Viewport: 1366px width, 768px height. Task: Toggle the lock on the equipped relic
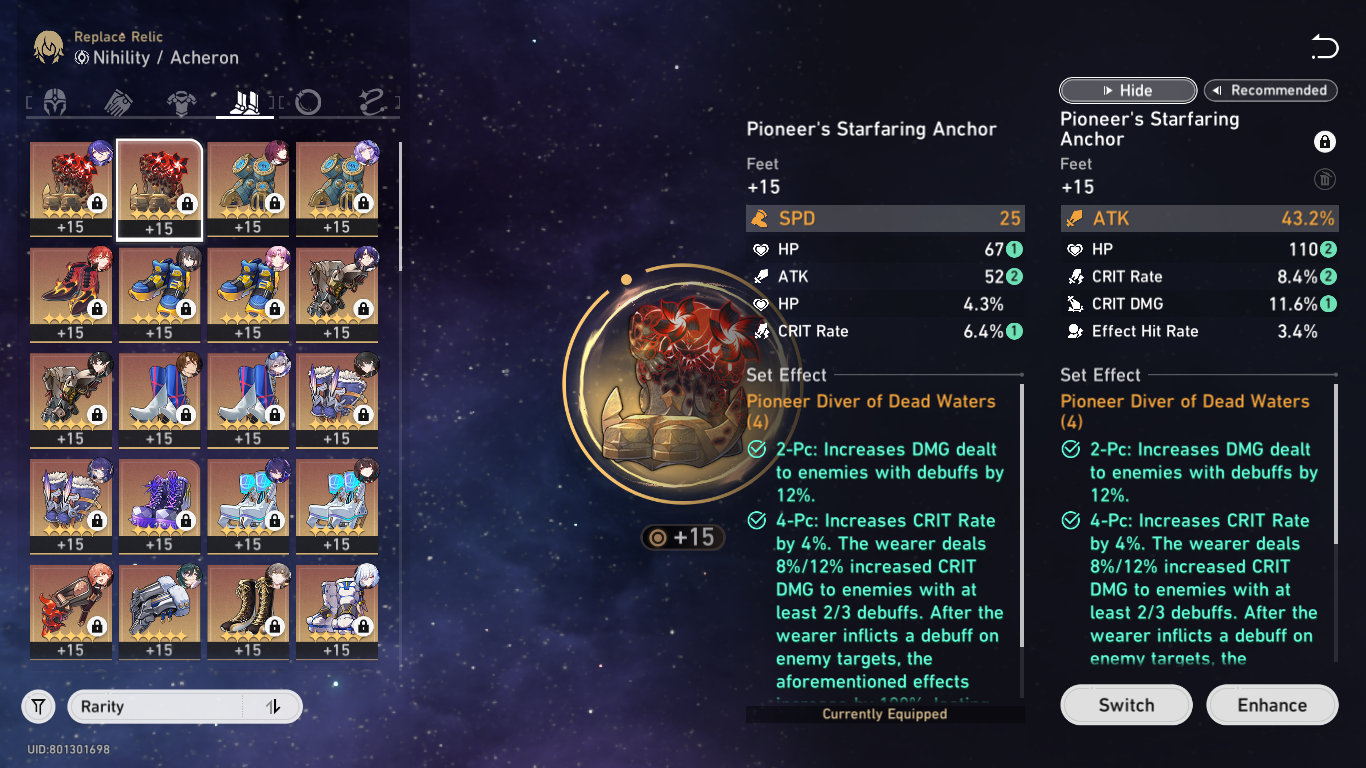coord(1327,141)
